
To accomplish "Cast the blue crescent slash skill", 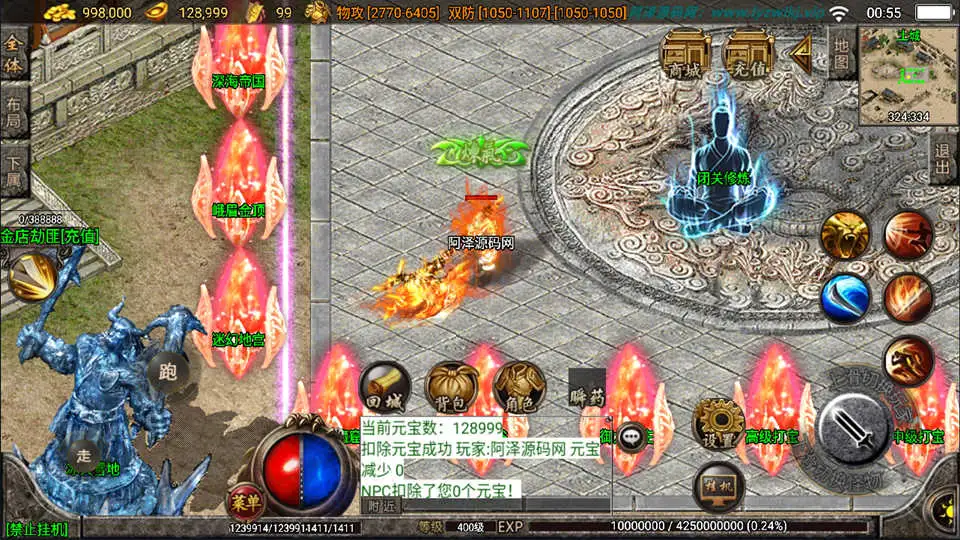I will 845,298.
